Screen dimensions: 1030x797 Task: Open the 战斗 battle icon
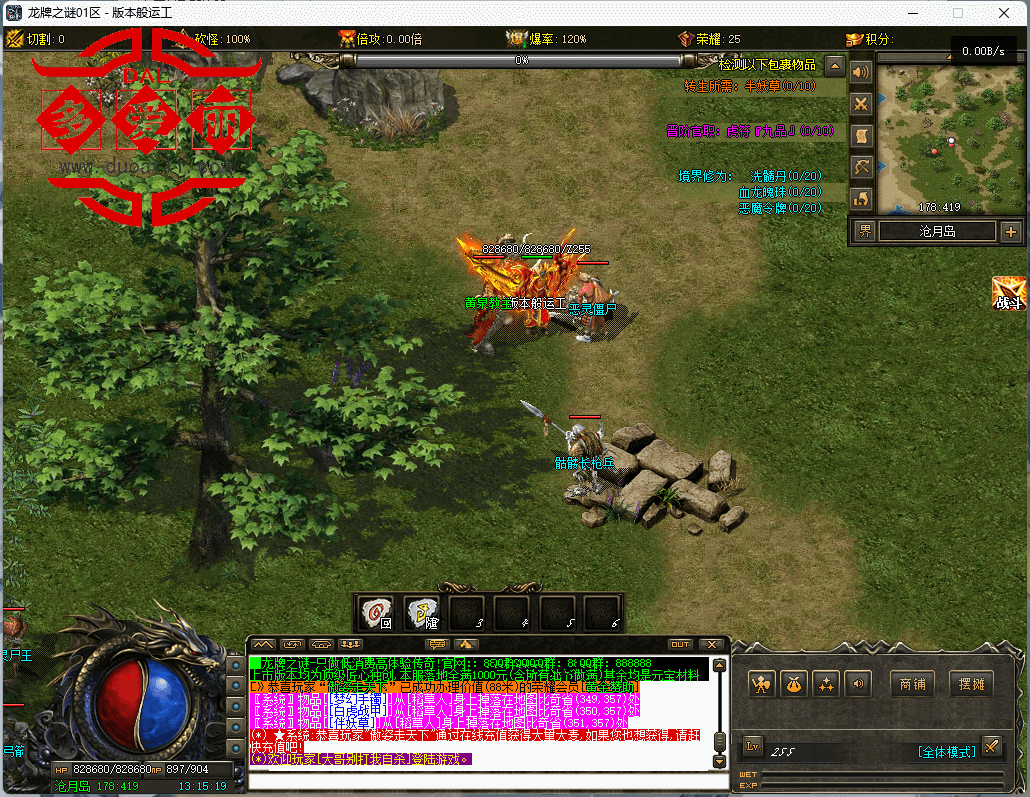tap(1008, 293)
